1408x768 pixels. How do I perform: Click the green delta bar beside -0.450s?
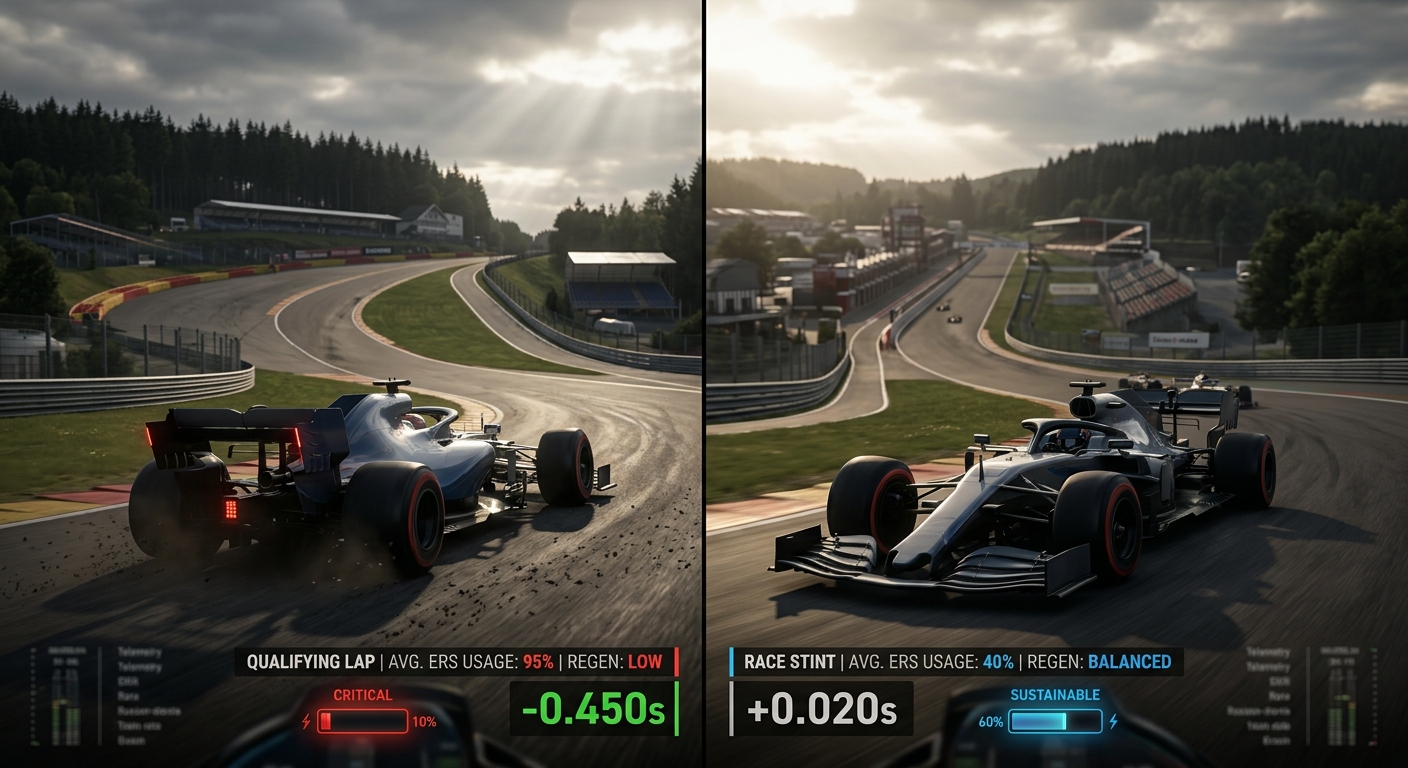676,708
